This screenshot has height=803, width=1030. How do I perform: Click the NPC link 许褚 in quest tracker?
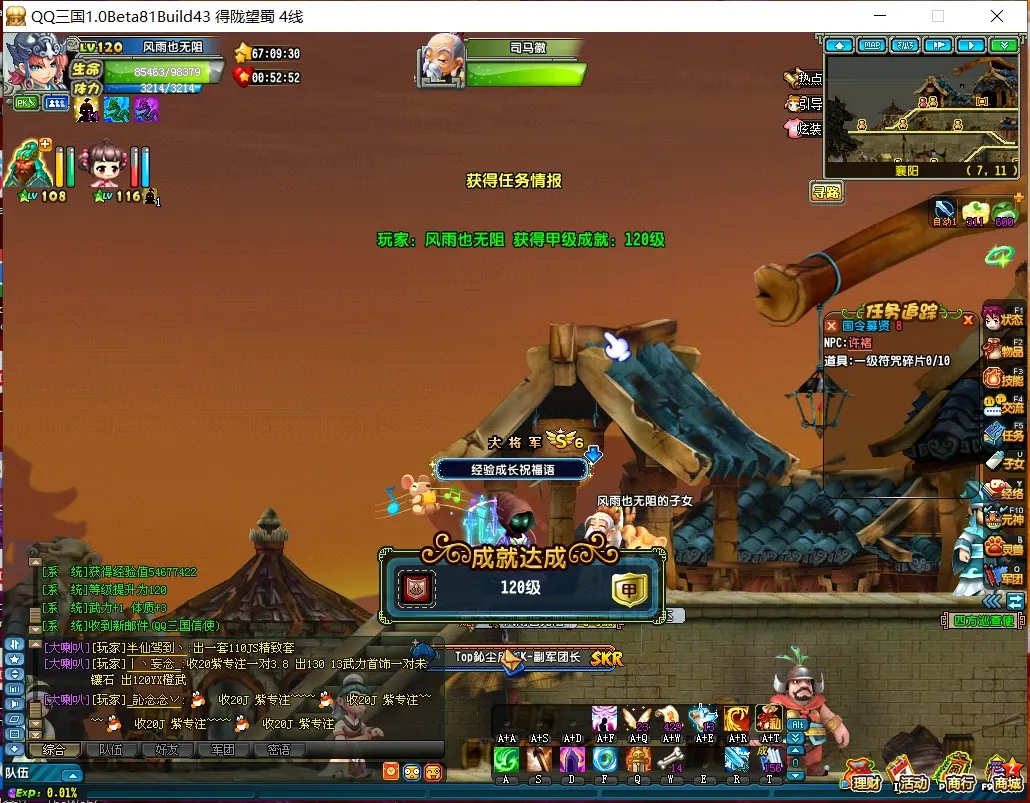click(860, 343)
